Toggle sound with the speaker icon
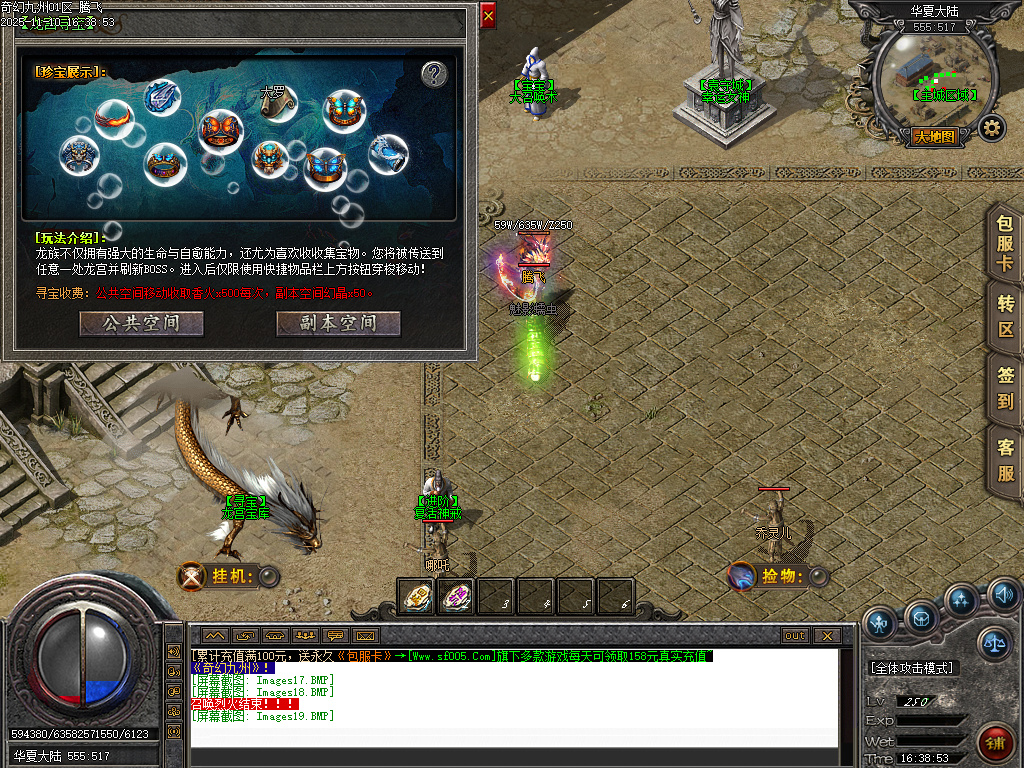The width and height of the screenshot is (1024, 768). click(x=1003, y=597)
